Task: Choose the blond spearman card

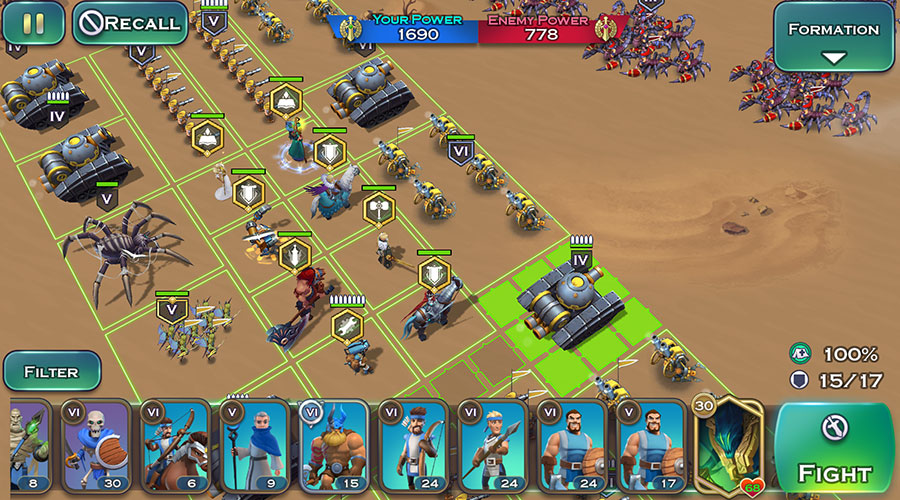Action: pyautogui.click(x=492, y=446)
